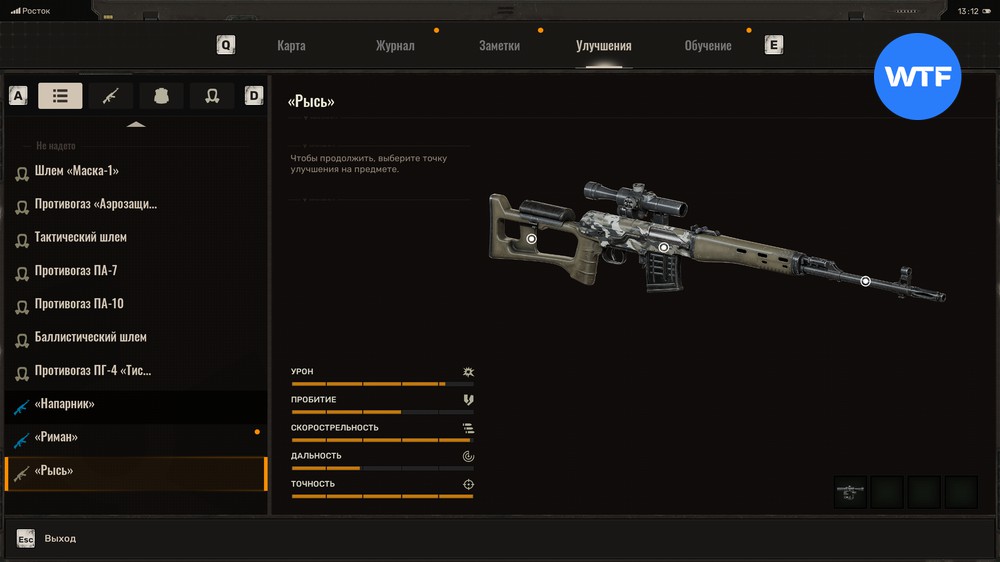Select the upgrade point on the barrel

(865, 281)
